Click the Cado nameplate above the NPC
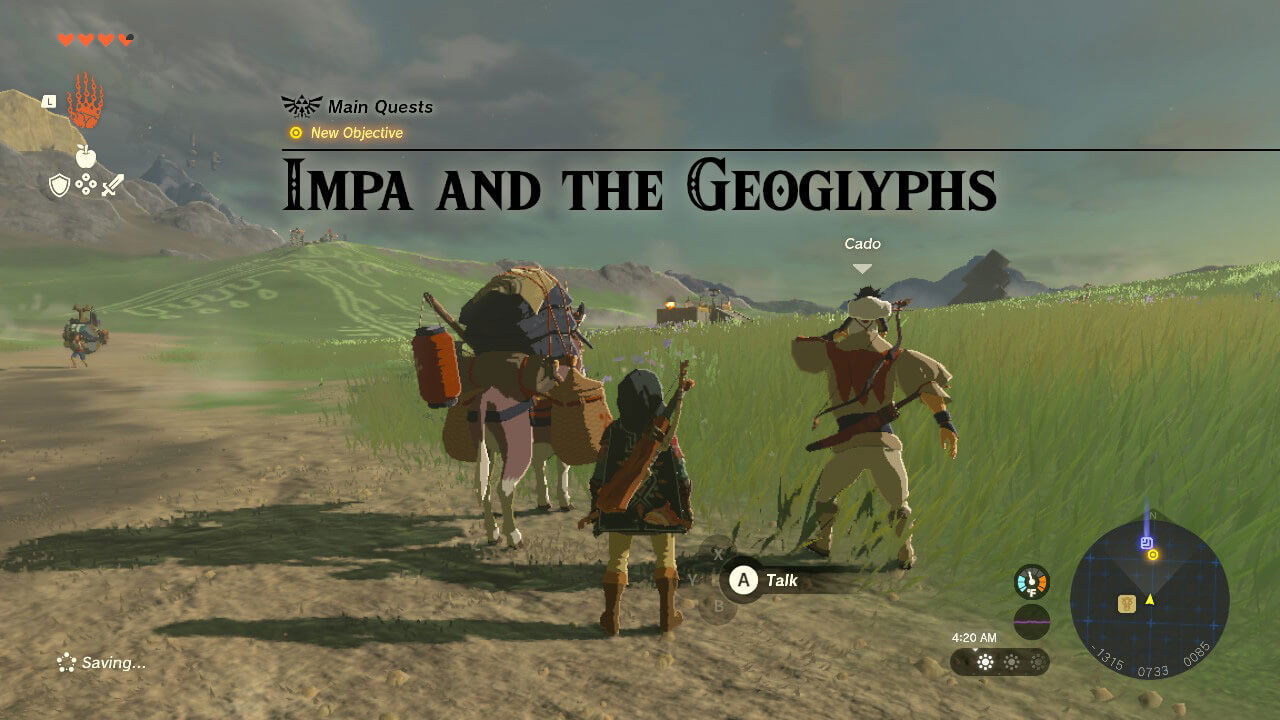 [862, 243]
